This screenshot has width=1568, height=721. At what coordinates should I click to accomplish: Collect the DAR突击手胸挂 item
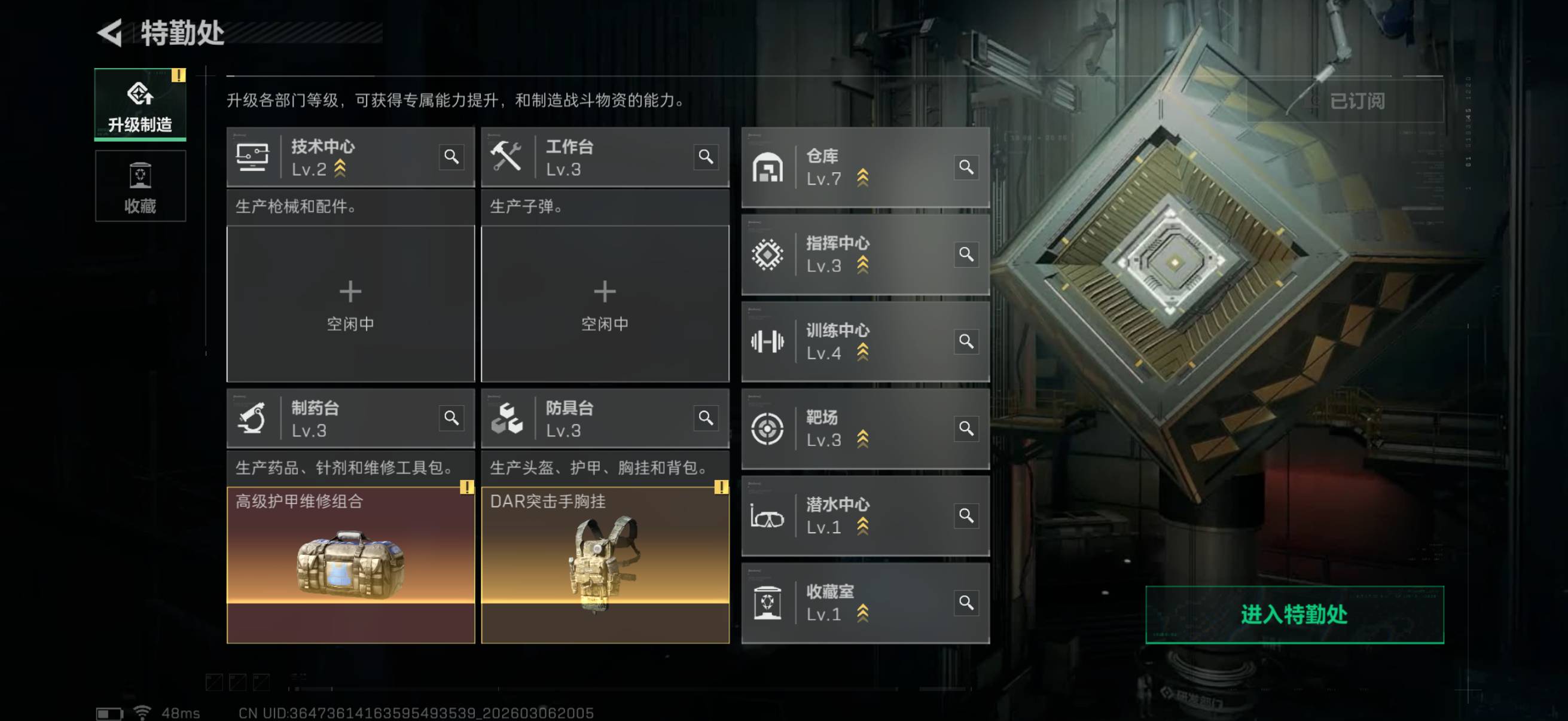pyautogui.click(x=605, y=564)
